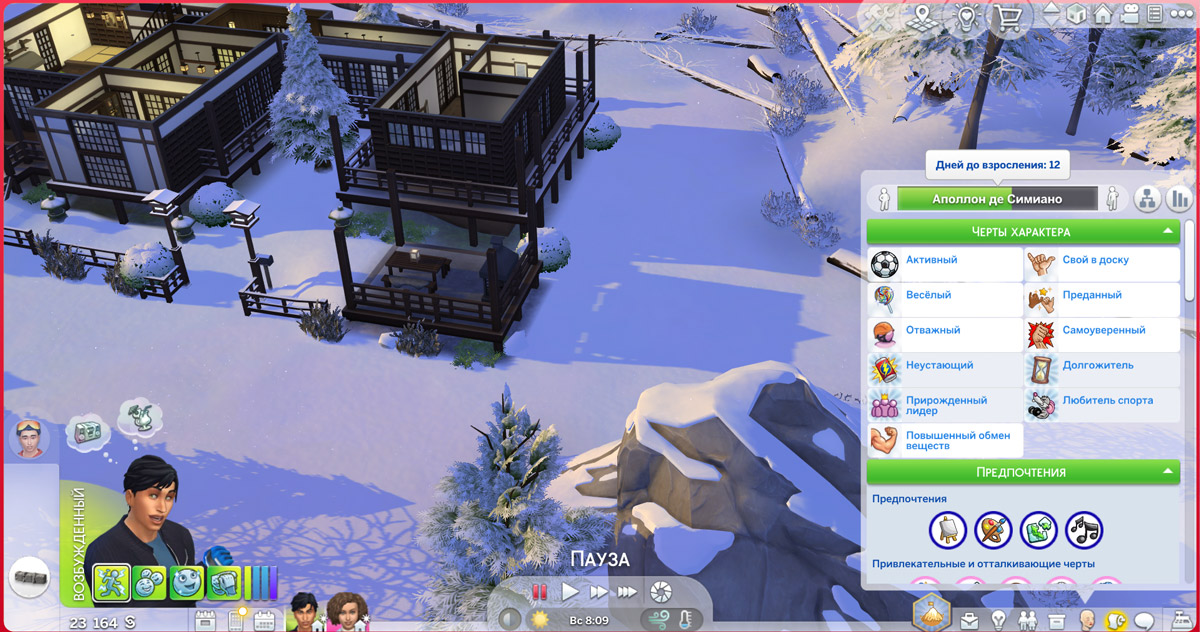Screen dimensions: 1200x632
Task: Collapse the Черты характера section header
Action: click(x=1024, y=232)
